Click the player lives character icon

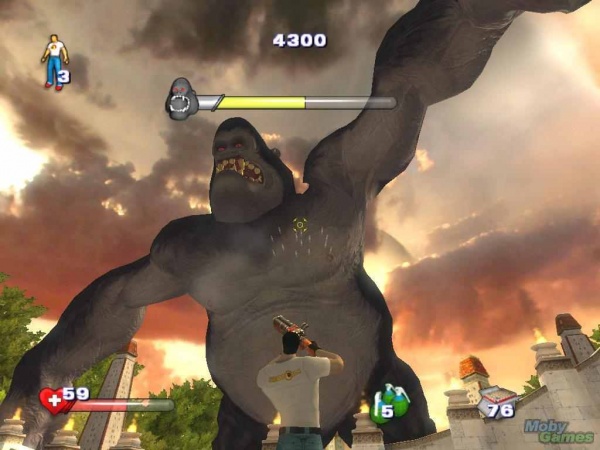(x=50, y=61)
